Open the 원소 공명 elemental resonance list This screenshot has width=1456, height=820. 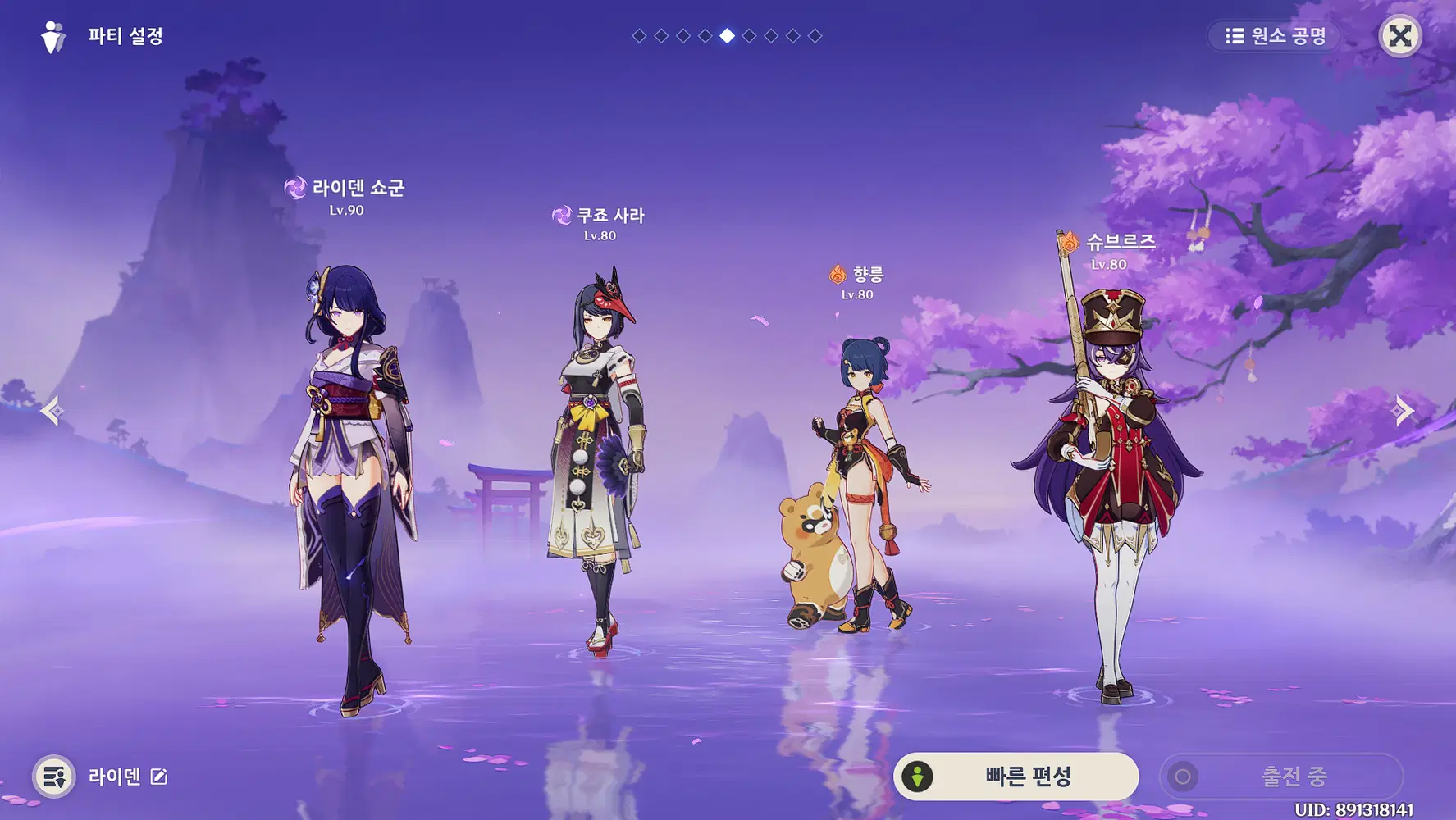(x=1275, y=36)
